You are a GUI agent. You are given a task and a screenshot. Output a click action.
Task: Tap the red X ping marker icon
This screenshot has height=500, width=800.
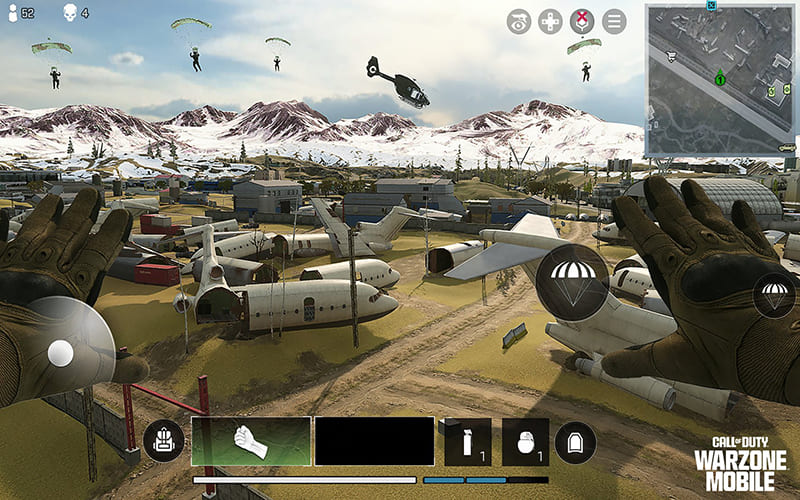[x=582, y=21]
